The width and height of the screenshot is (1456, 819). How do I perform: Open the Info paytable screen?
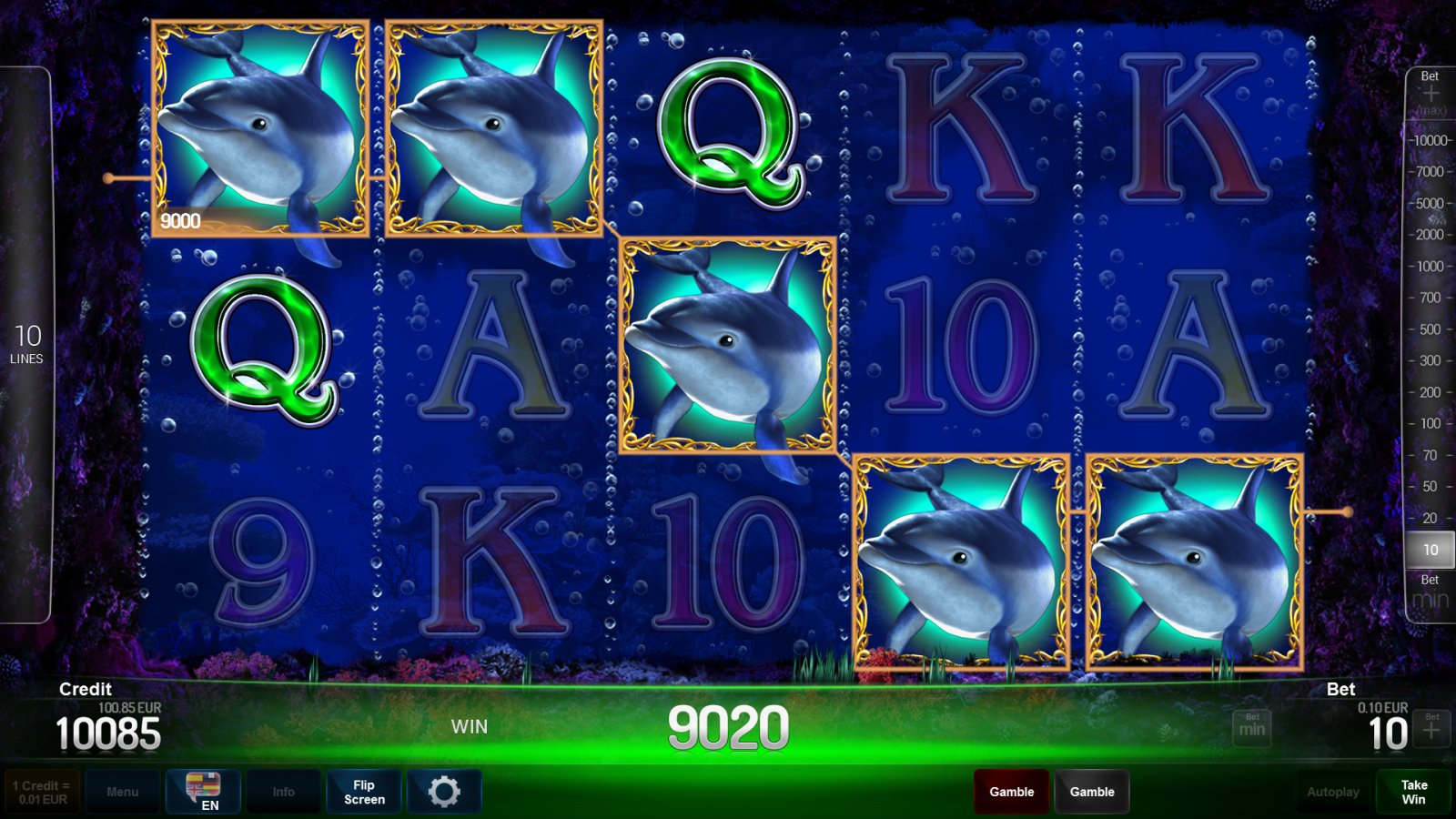(283, 791)
